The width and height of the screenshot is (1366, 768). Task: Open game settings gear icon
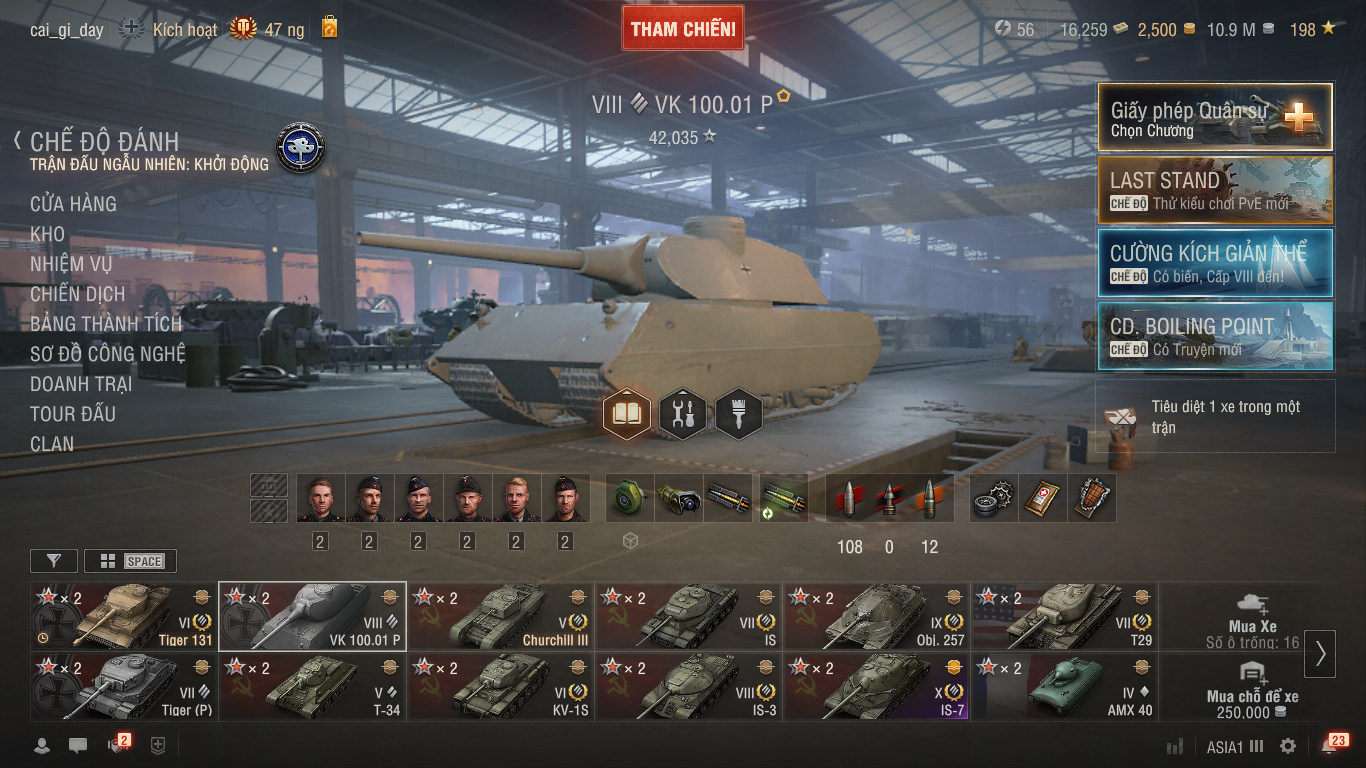(1288, 746)
